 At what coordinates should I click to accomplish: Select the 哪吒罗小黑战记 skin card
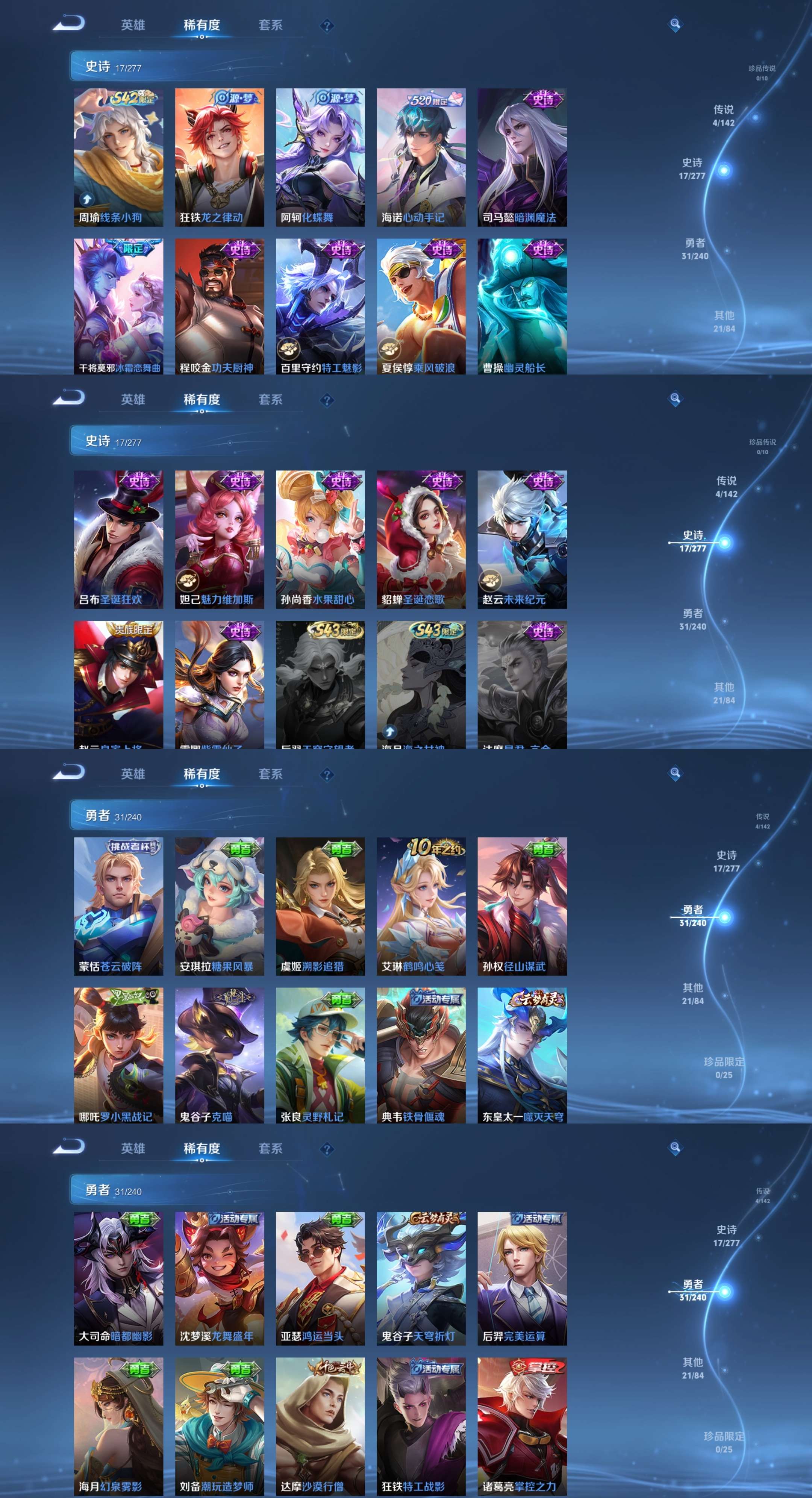pos(118,1055)
